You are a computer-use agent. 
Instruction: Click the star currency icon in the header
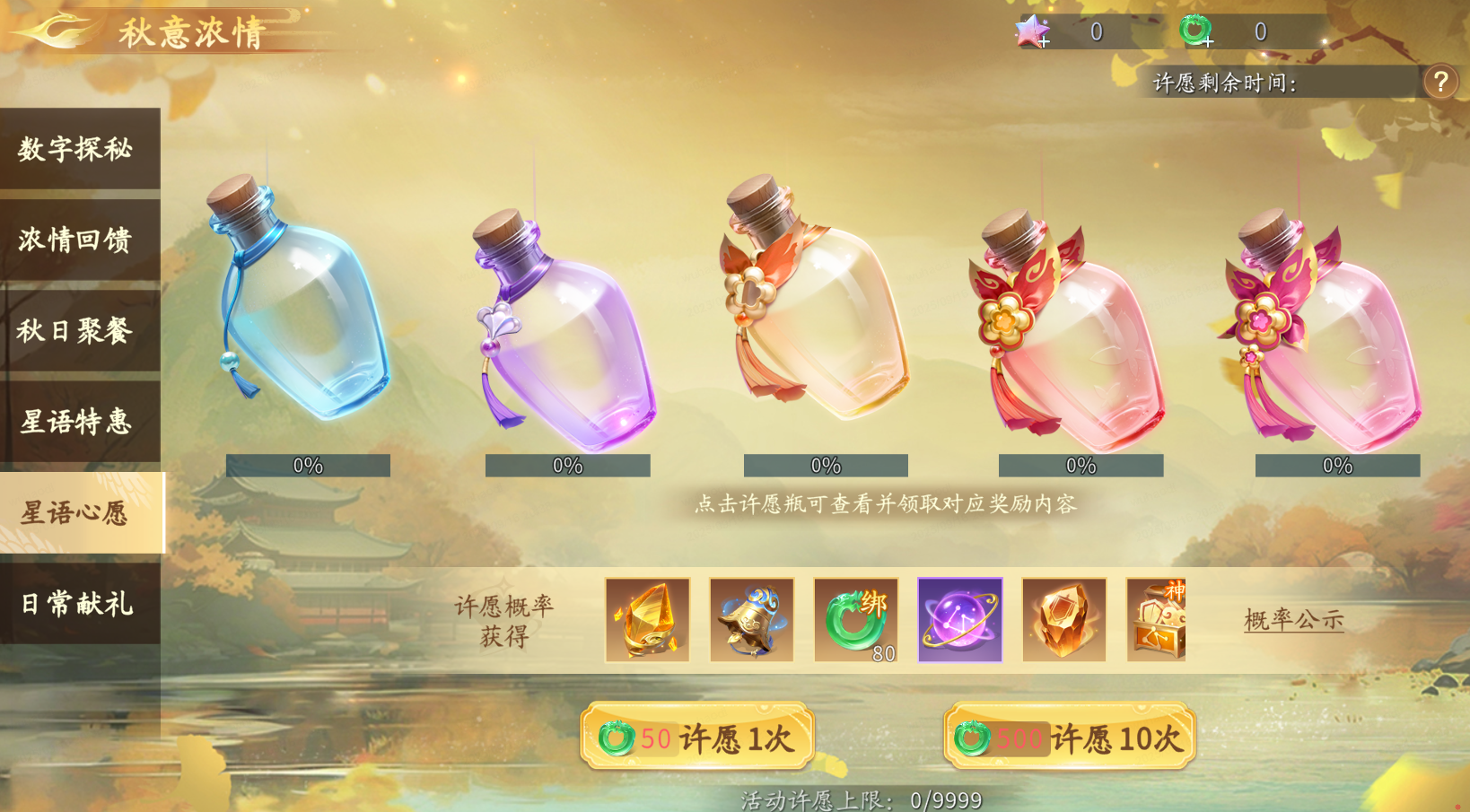[1031, 31]
